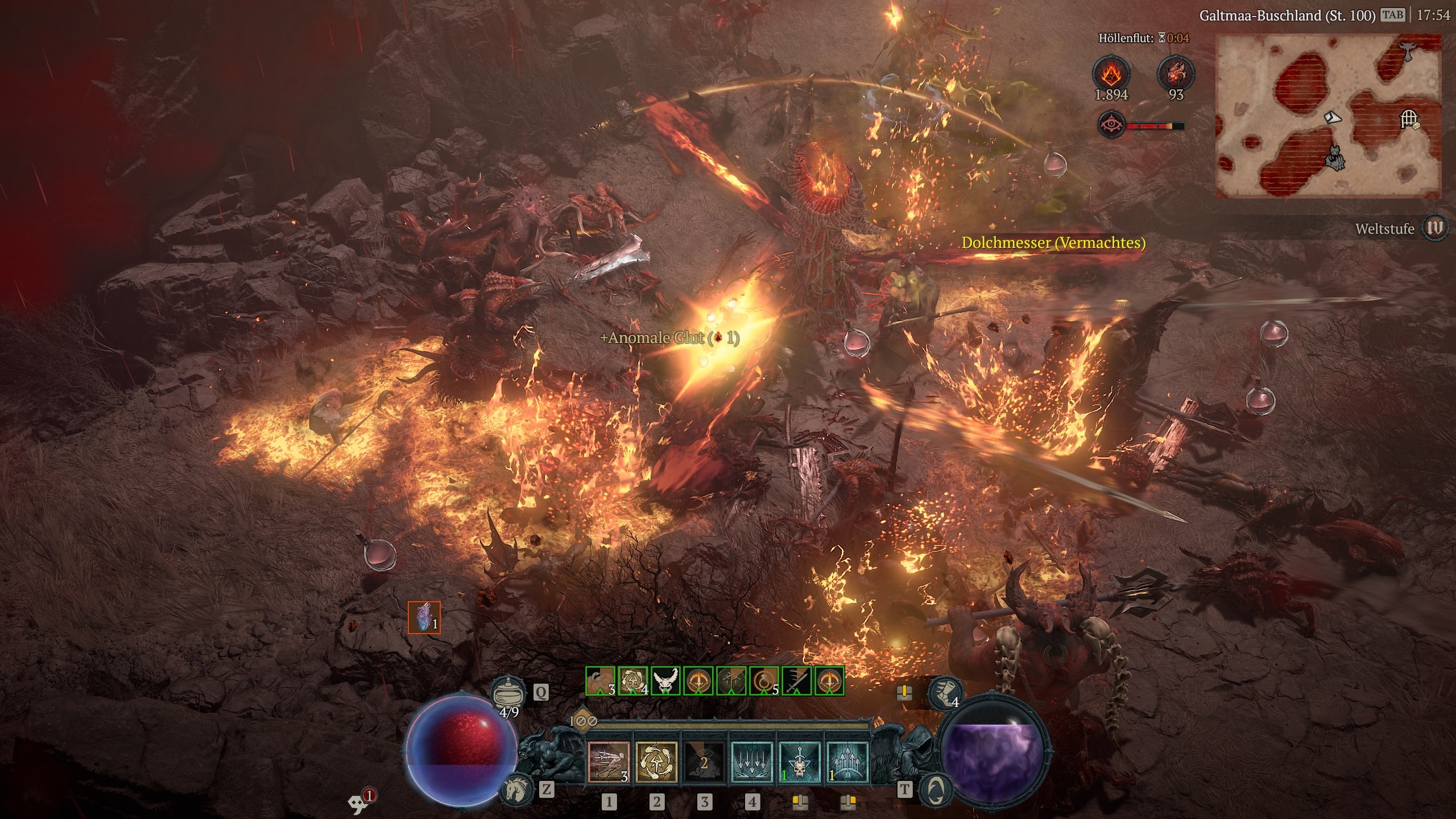Select the cellar gate marker on minimap
Screen dimensions: 1456x819
tap(1408, 119)
